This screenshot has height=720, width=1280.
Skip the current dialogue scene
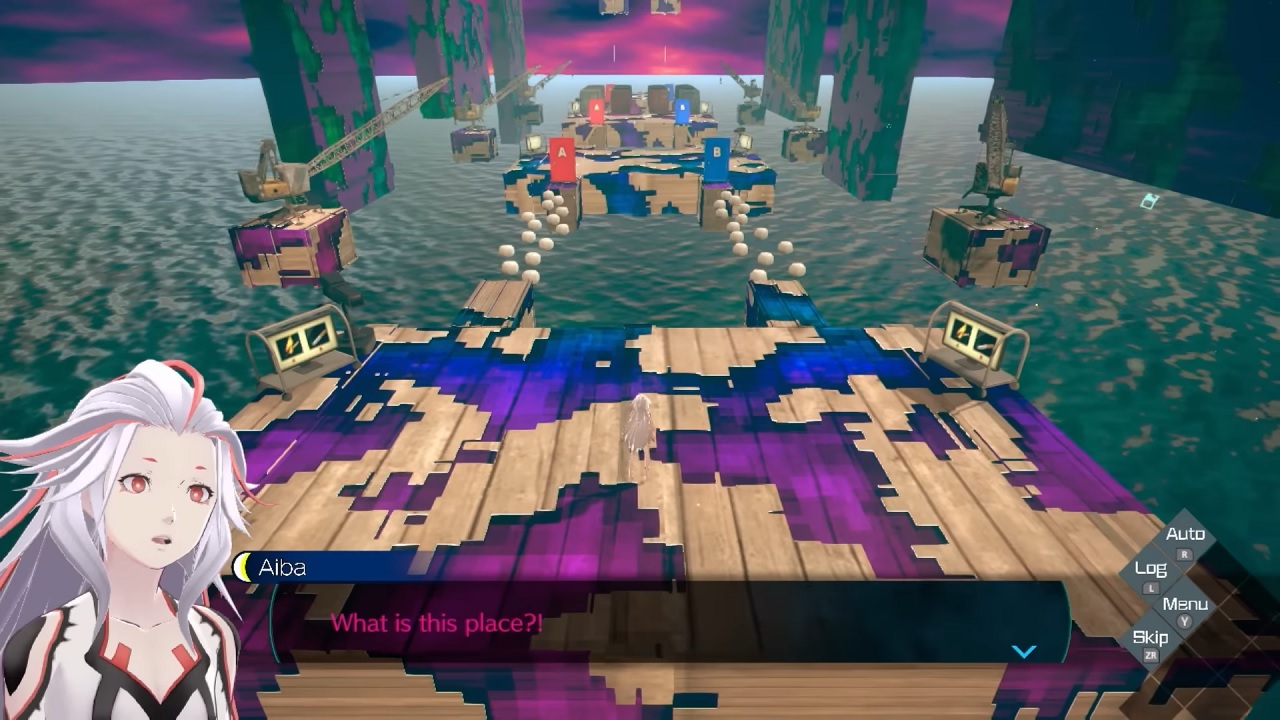pyautogui.click(x=1150, y=639)
